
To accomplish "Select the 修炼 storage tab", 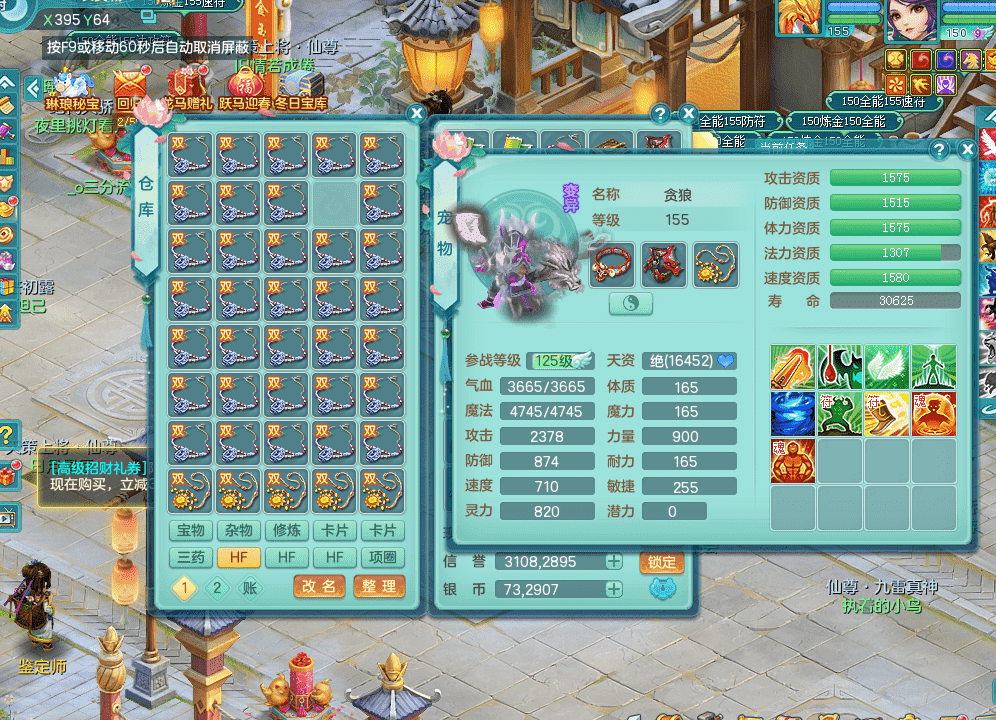I will pyautogui.click(x=287, y=531).
